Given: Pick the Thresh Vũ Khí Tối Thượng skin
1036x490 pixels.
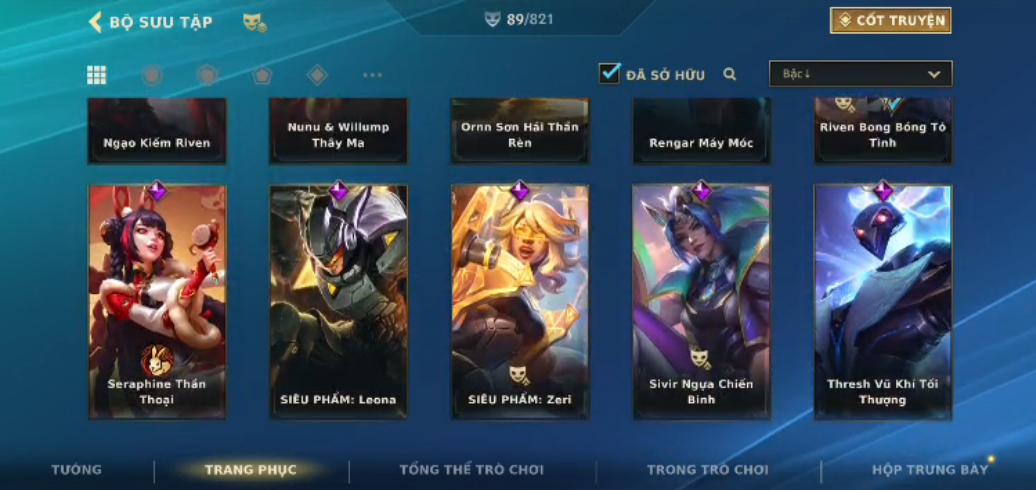Looking at the screenshot, I should click(x=882, y=300).
